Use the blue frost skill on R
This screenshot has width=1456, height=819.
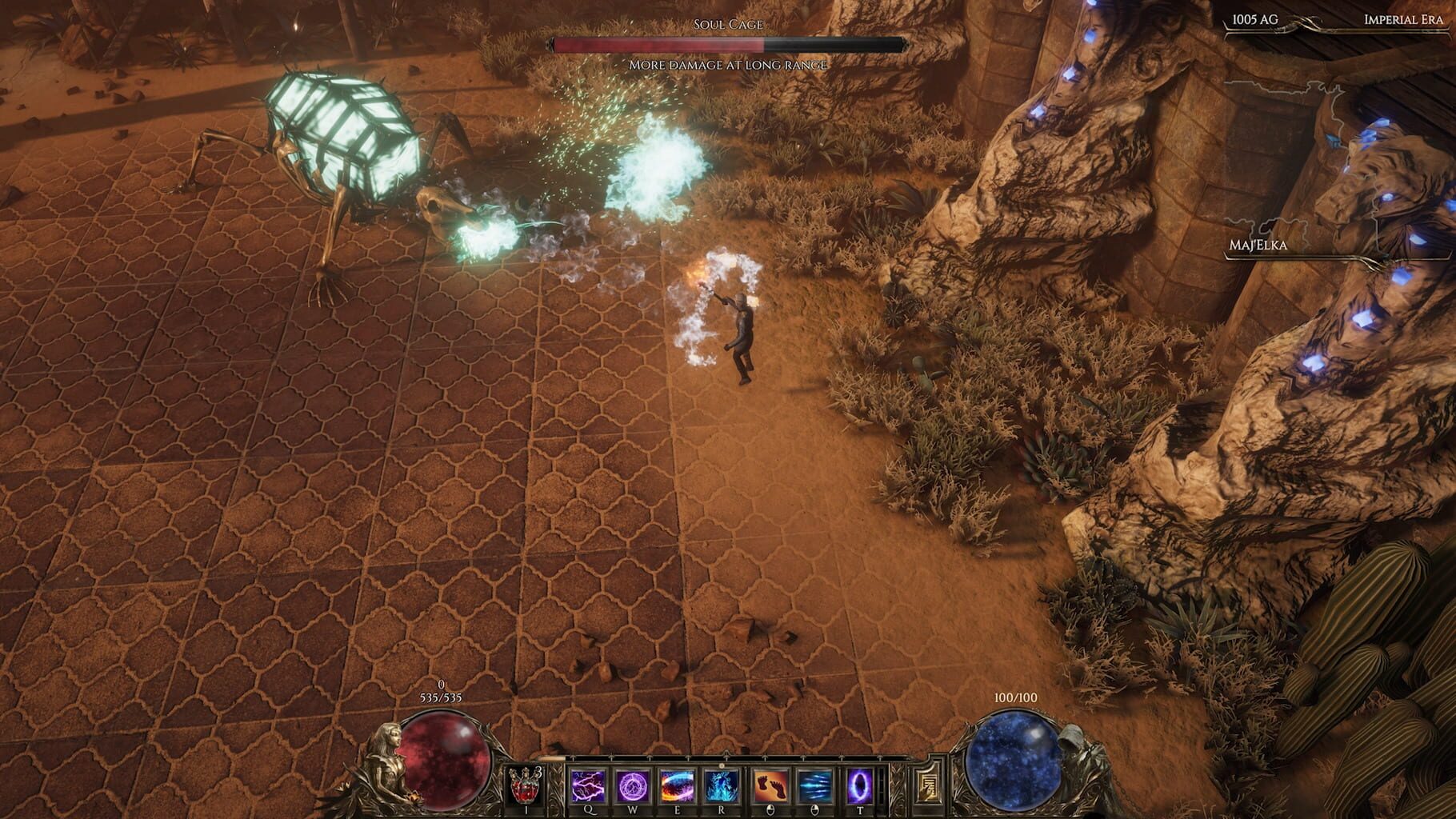click(x=720, y=787)
